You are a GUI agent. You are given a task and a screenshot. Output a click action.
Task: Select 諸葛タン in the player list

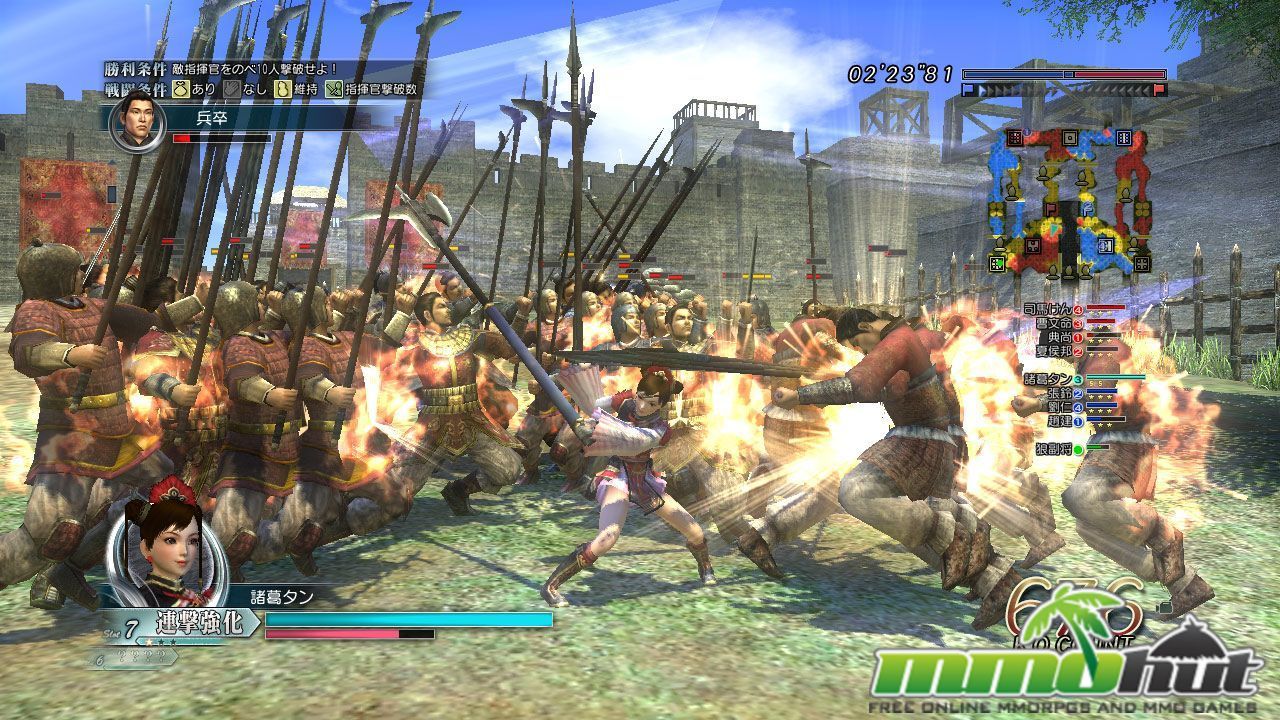point(1046,379)
